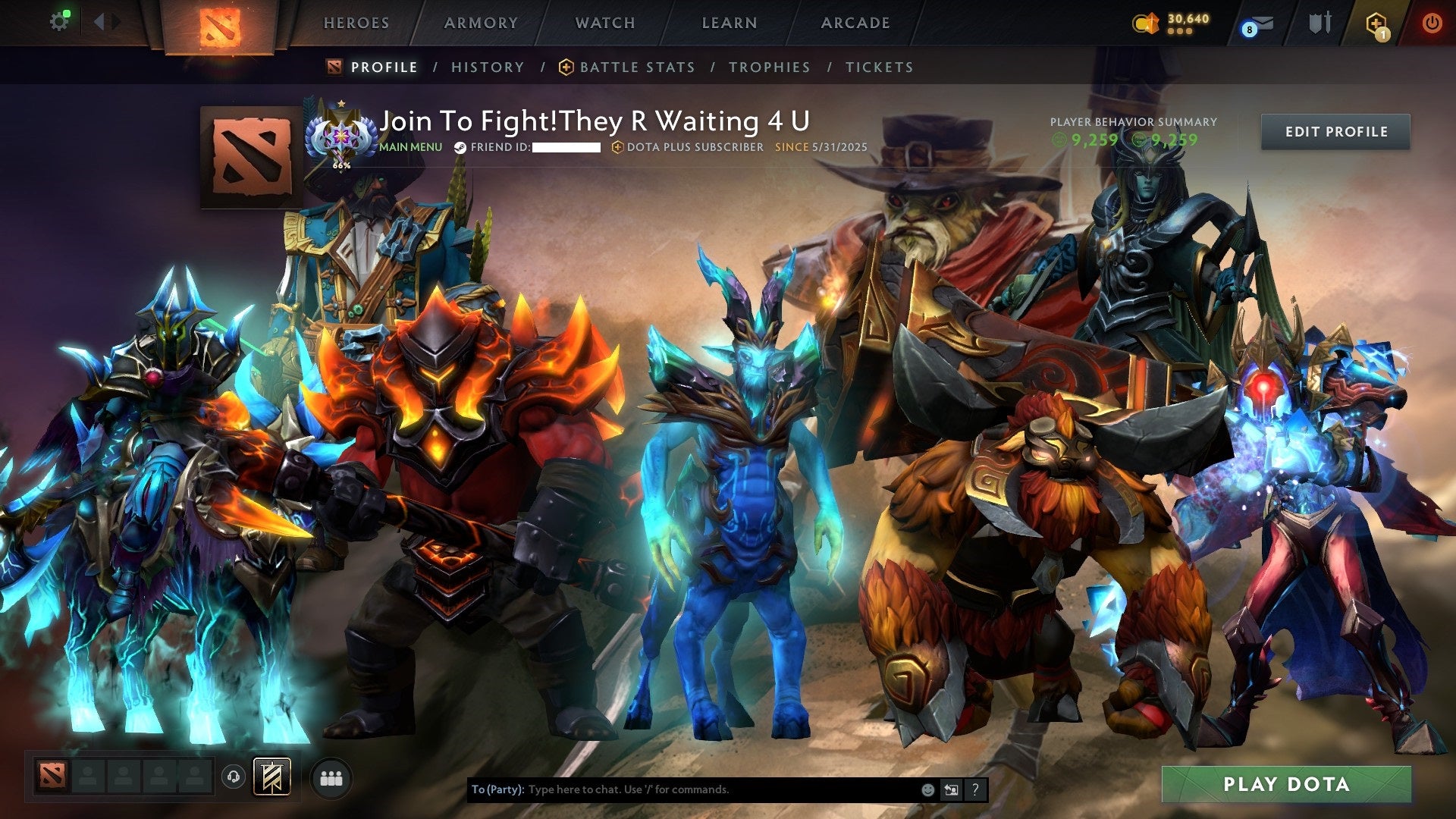Click the Shards and gold currency icon

[1146, 23]
